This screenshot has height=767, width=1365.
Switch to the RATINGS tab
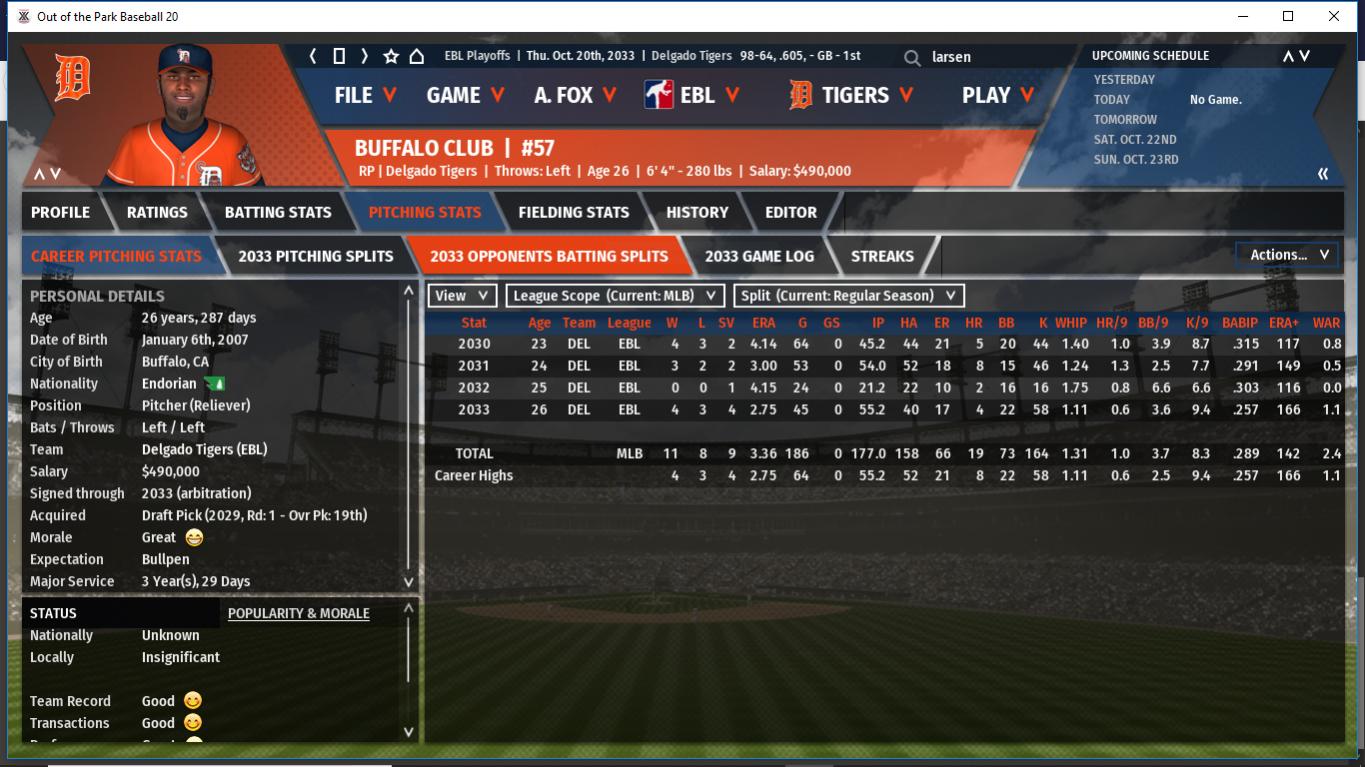coord(157,212)
